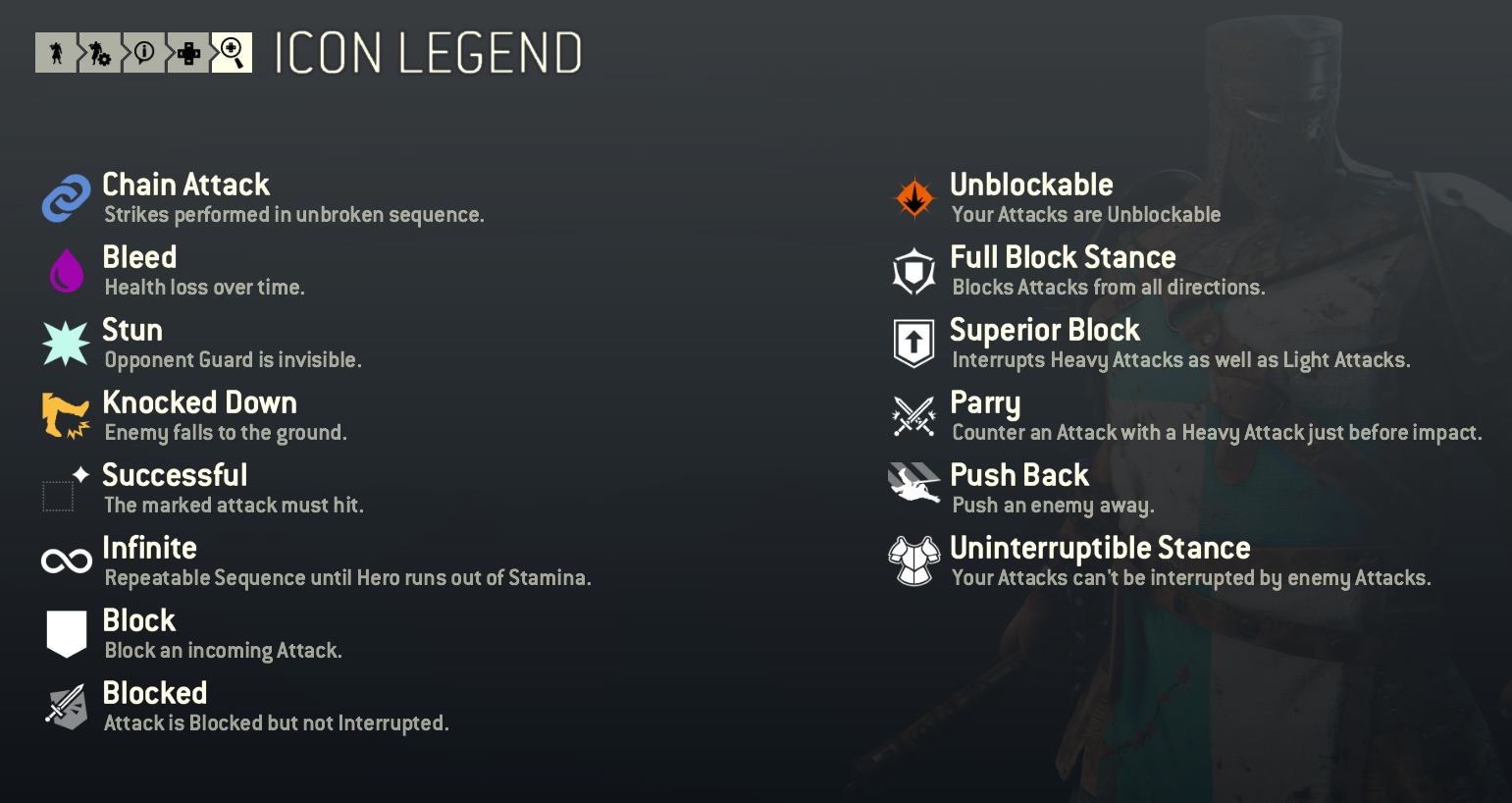Click the Parry crossed swords icon

pos(913,416)
